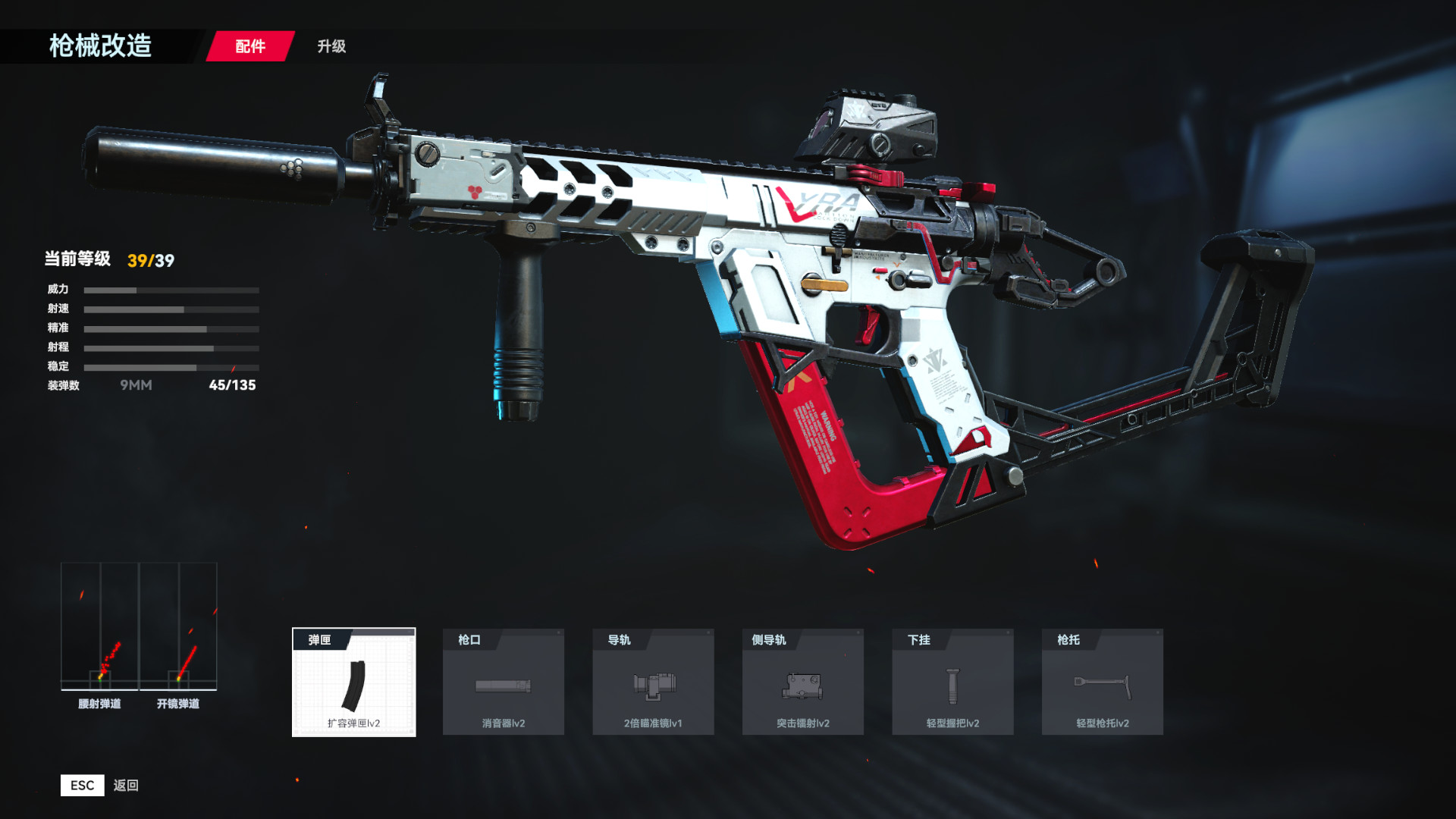View the 开镜弹道 ADS recoil chart
1456x819 pixels.
[178, 626]
